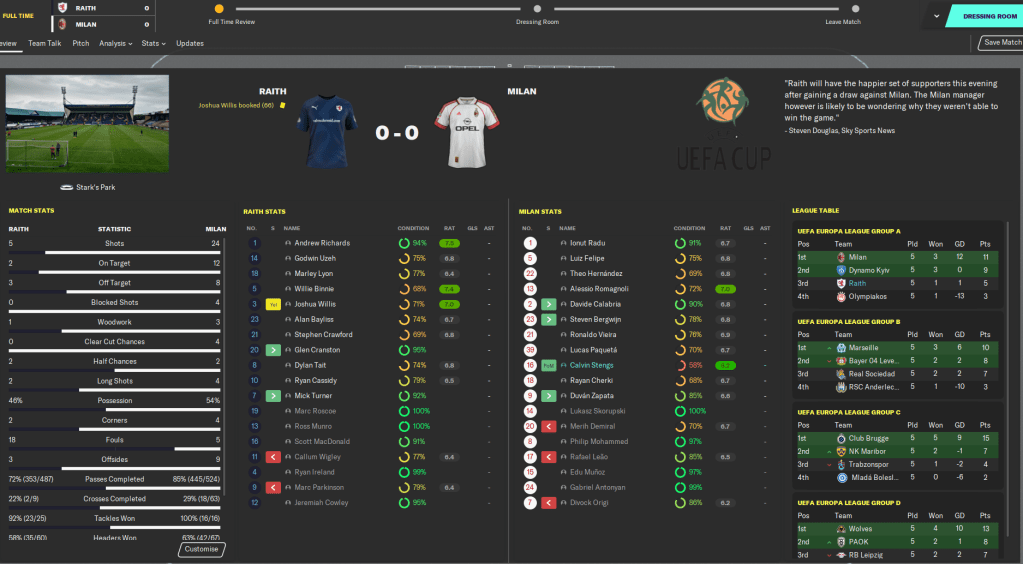Open the Stats dropdown menu
This screenshot has width=1023, height=564.
click(153, 43)
